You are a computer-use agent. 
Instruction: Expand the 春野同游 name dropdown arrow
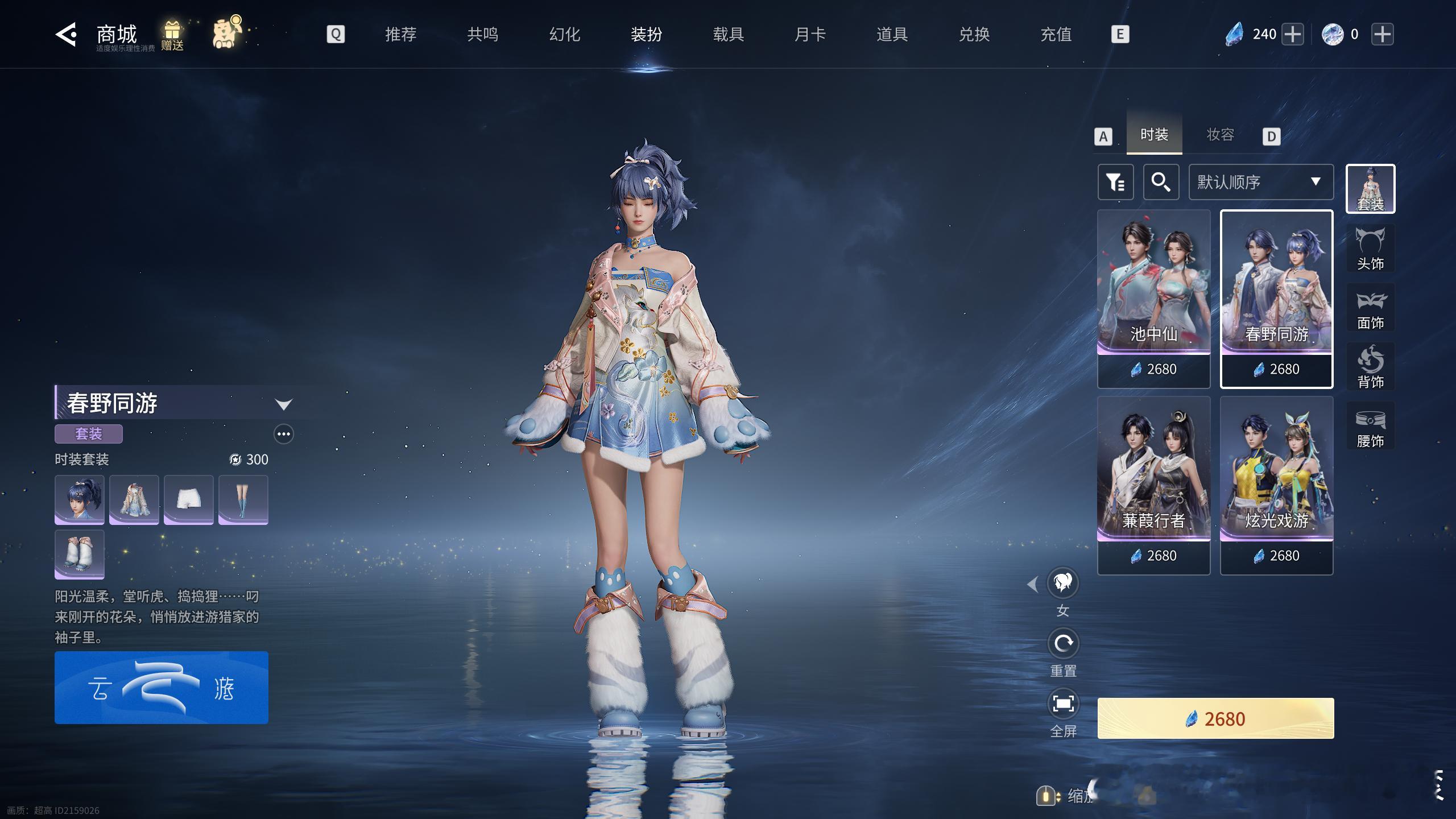coord(283,404)
